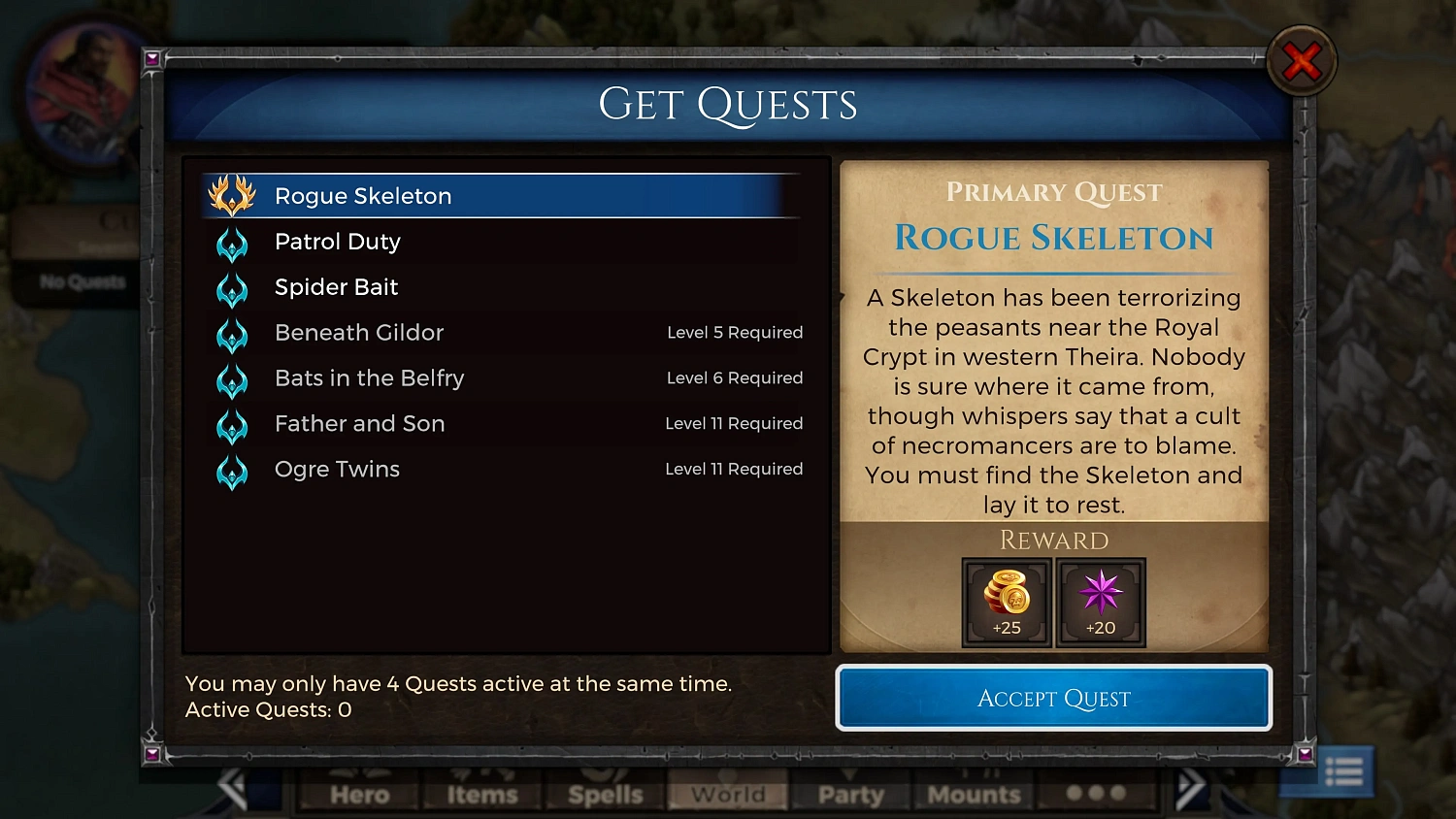Switch to the Hero tab
Viewport: 1456px width, 819px height.
[x=358, y=796]
